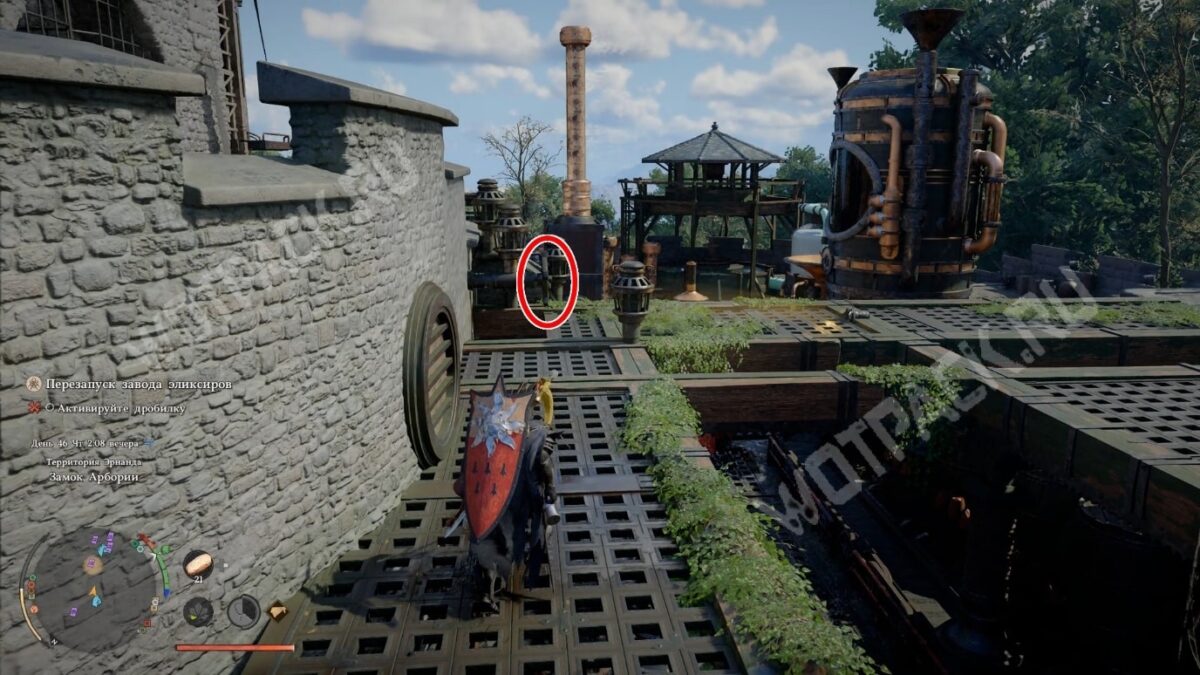This screenshot has width=1200, height=675.
Task: Click the diamond-shaped icon beside the gauge
Action: point(277,611)
